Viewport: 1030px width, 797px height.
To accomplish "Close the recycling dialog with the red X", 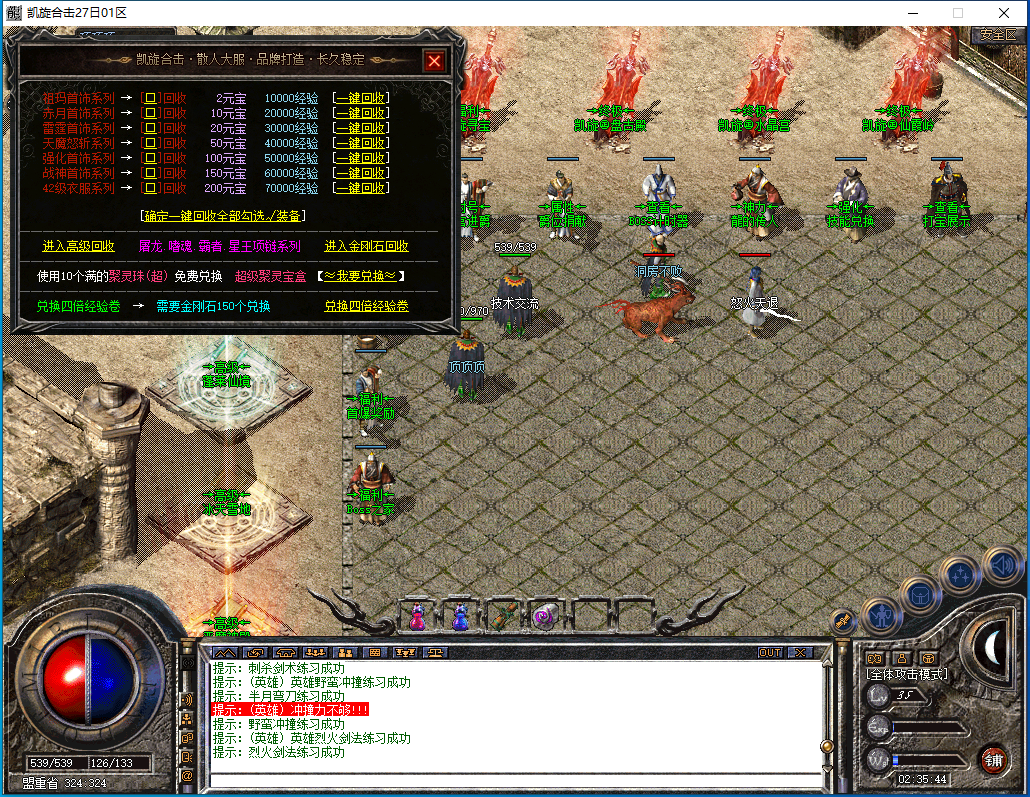I will (434, 61).
